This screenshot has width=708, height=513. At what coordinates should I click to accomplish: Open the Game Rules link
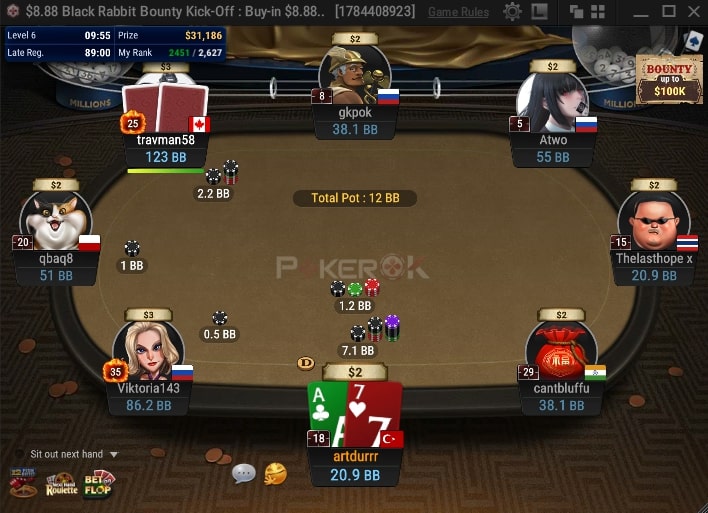pos(459,12)
